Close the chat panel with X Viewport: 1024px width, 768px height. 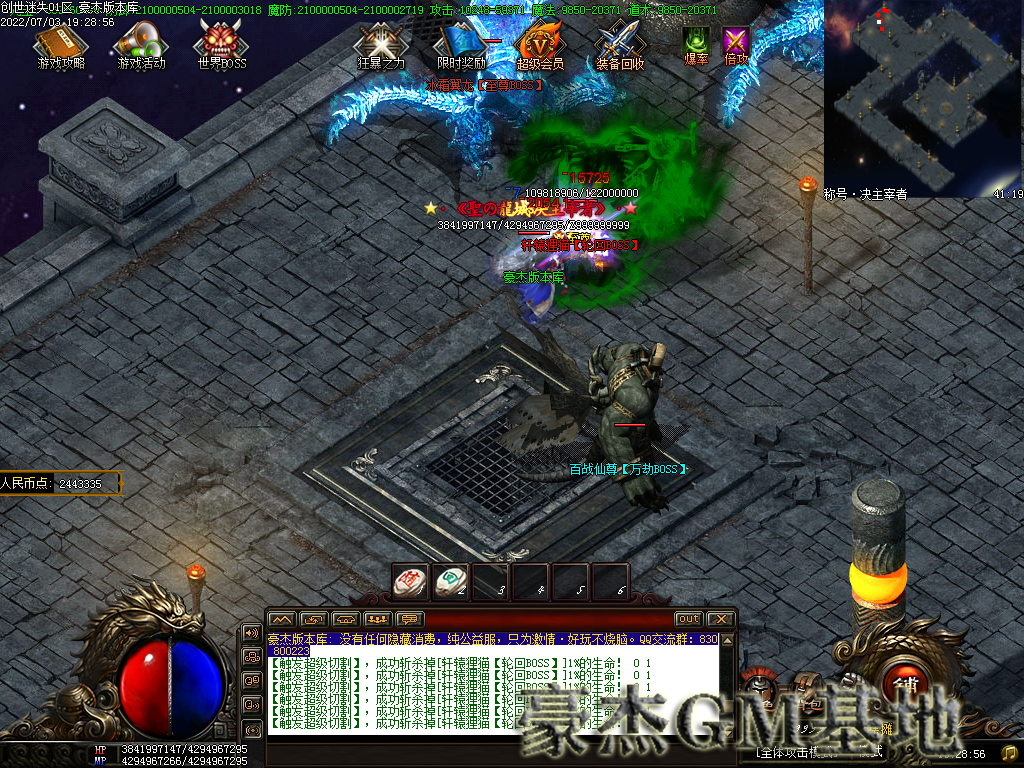pos(720,619)
